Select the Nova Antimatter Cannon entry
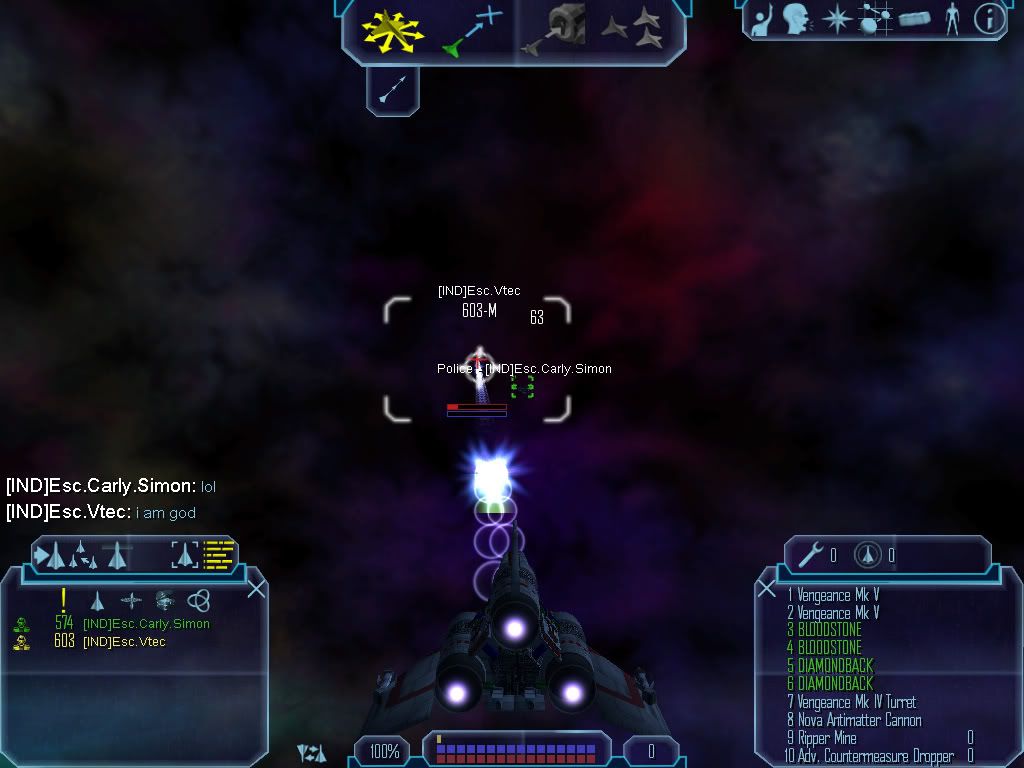The width and height of the screenshot is (1024, 768). coord(854,720)
